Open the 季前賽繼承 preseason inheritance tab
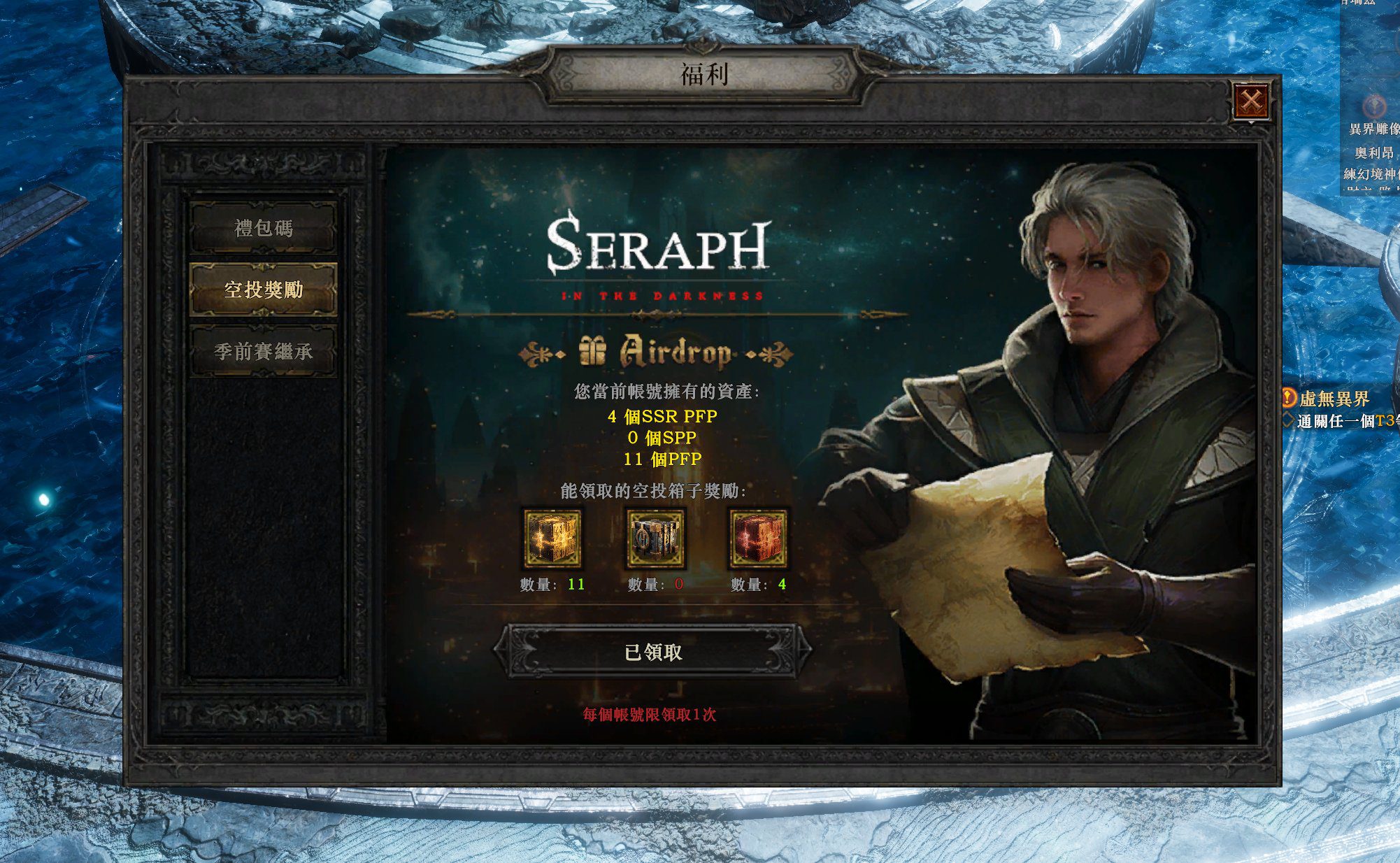 264,351
